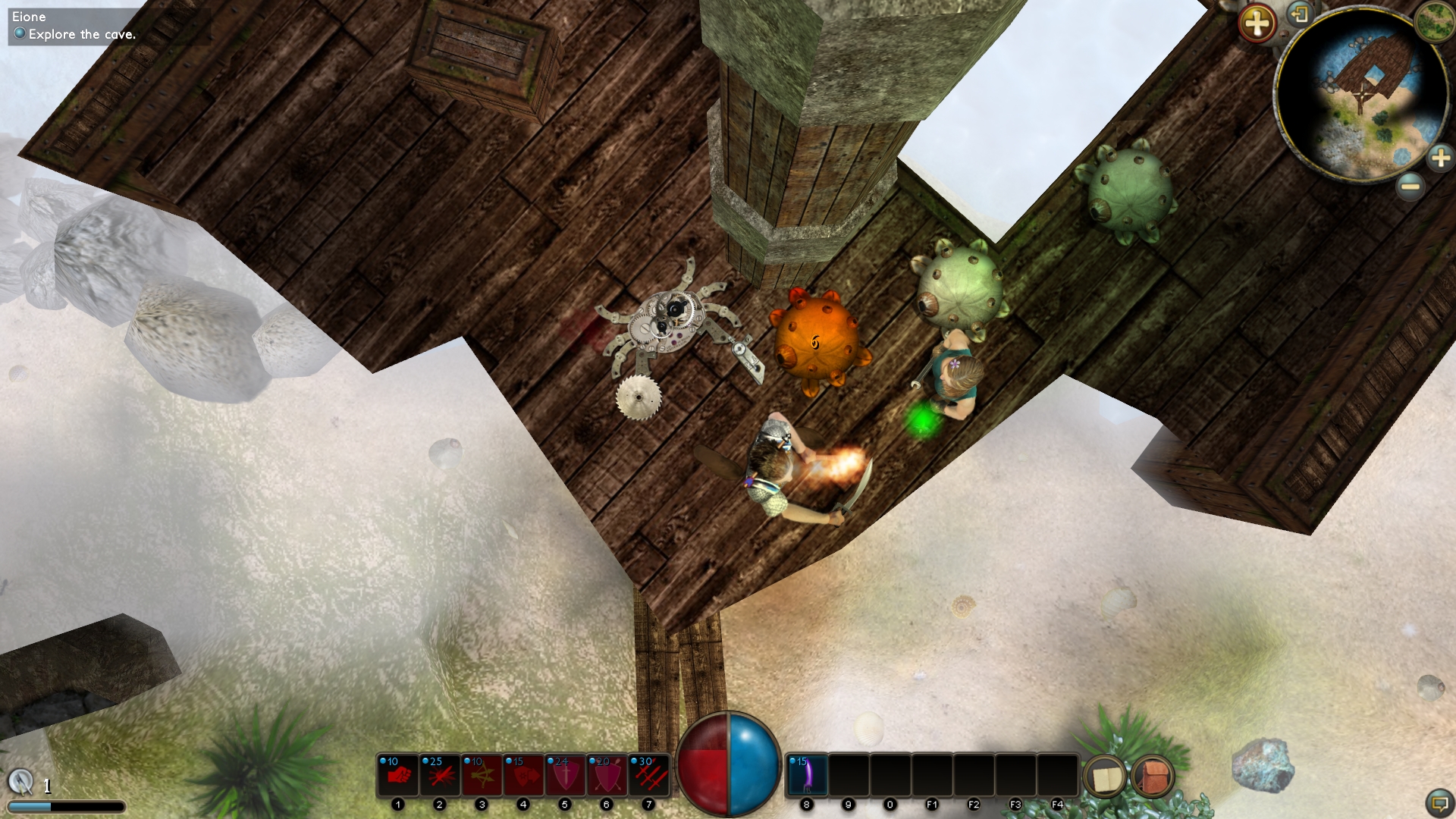Click the circular minimap
The image size is (1456, 819).
point(1361,95)
